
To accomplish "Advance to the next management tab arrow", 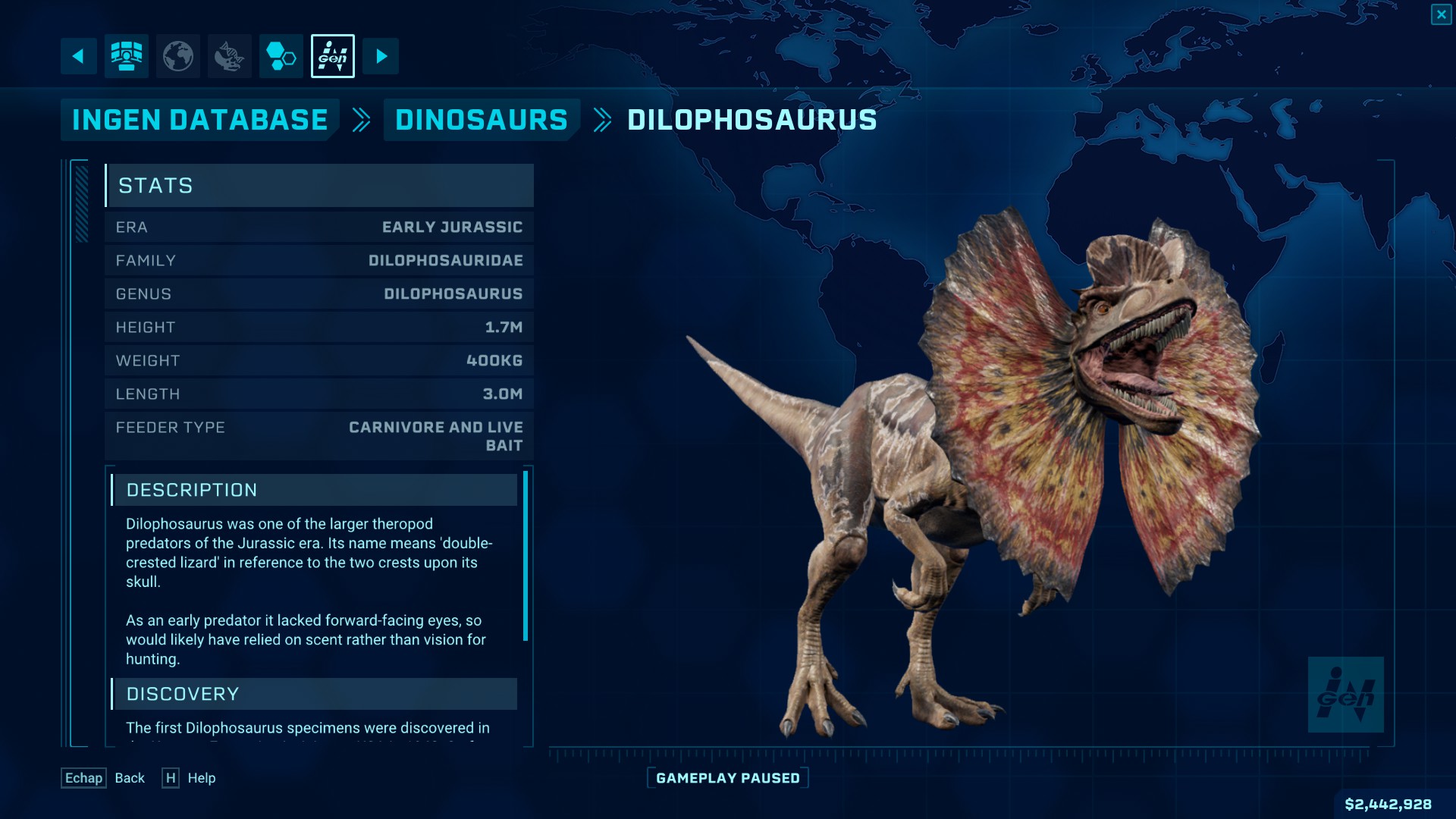I will (x=381, y=56).
